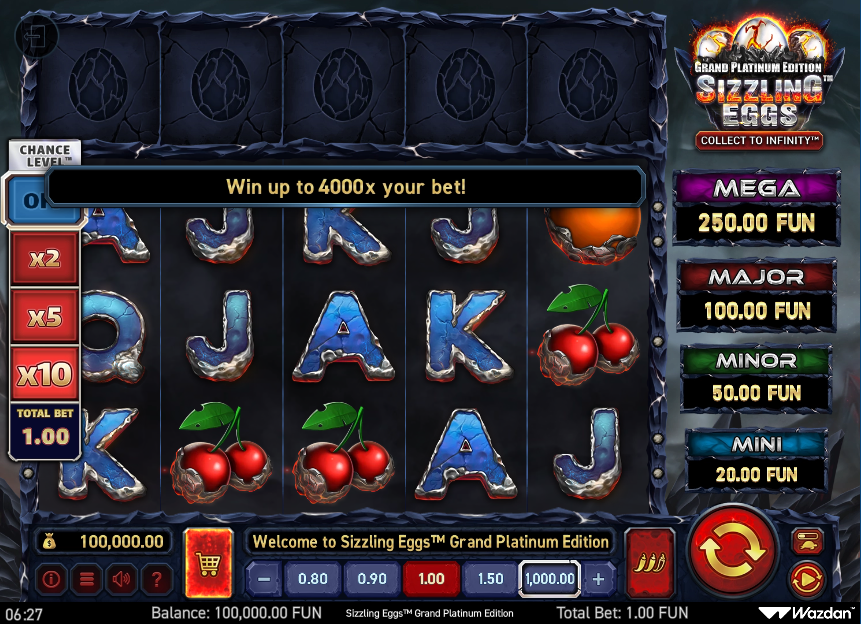This screenshot has height=624, width=861.
Task: Select the 0.80 bet value
Action: (x=313, y=578)
